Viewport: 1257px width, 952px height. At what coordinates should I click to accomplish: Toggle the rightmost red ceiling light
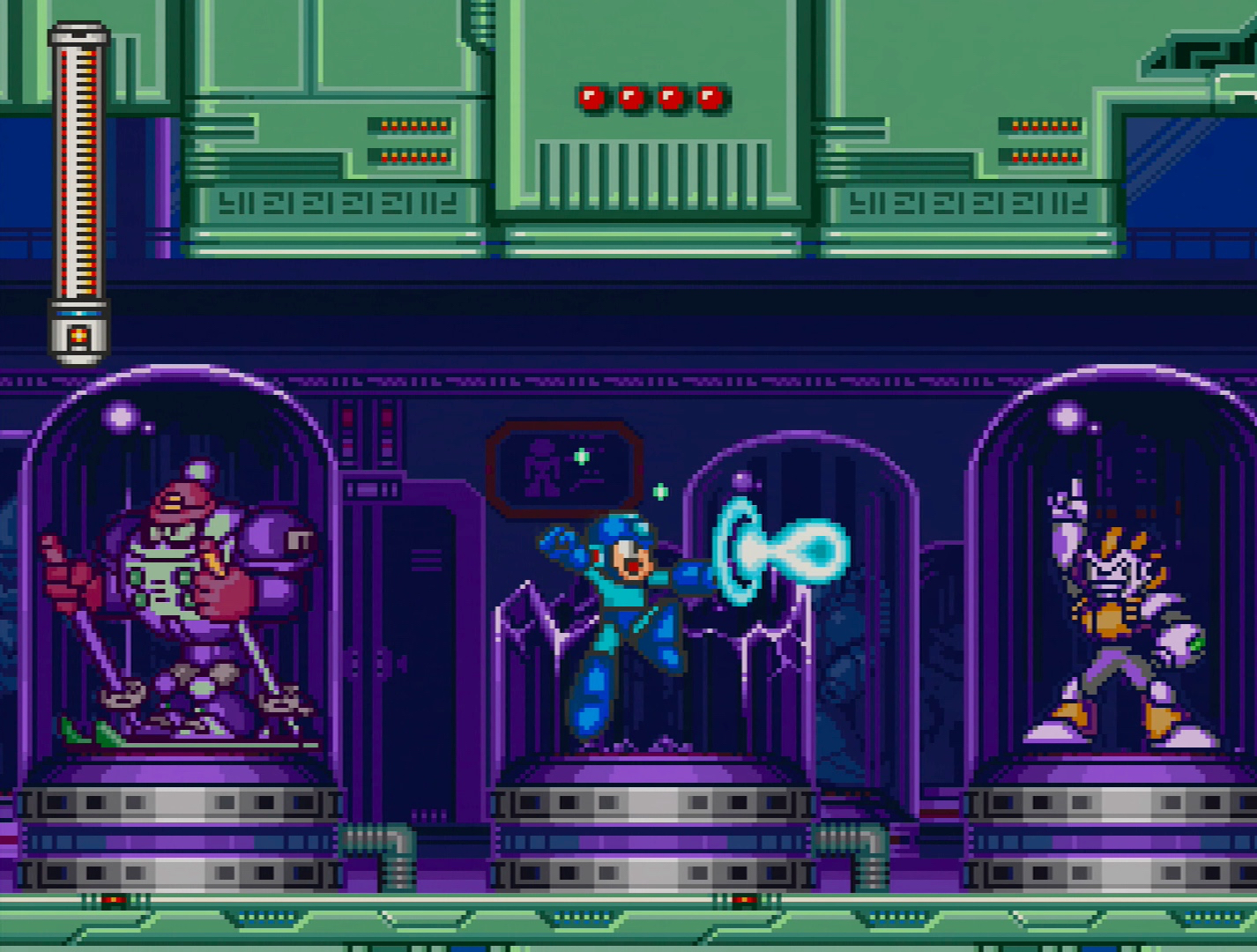point(710,98)
